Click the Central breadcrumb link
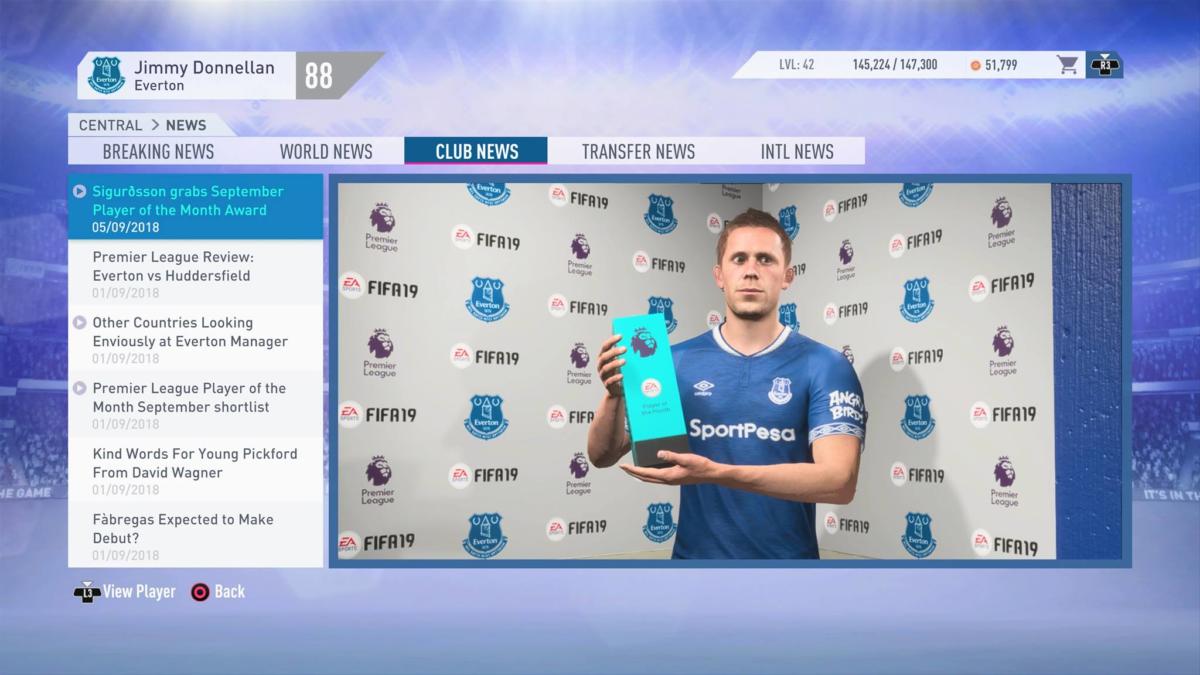 tap(110, 125)
